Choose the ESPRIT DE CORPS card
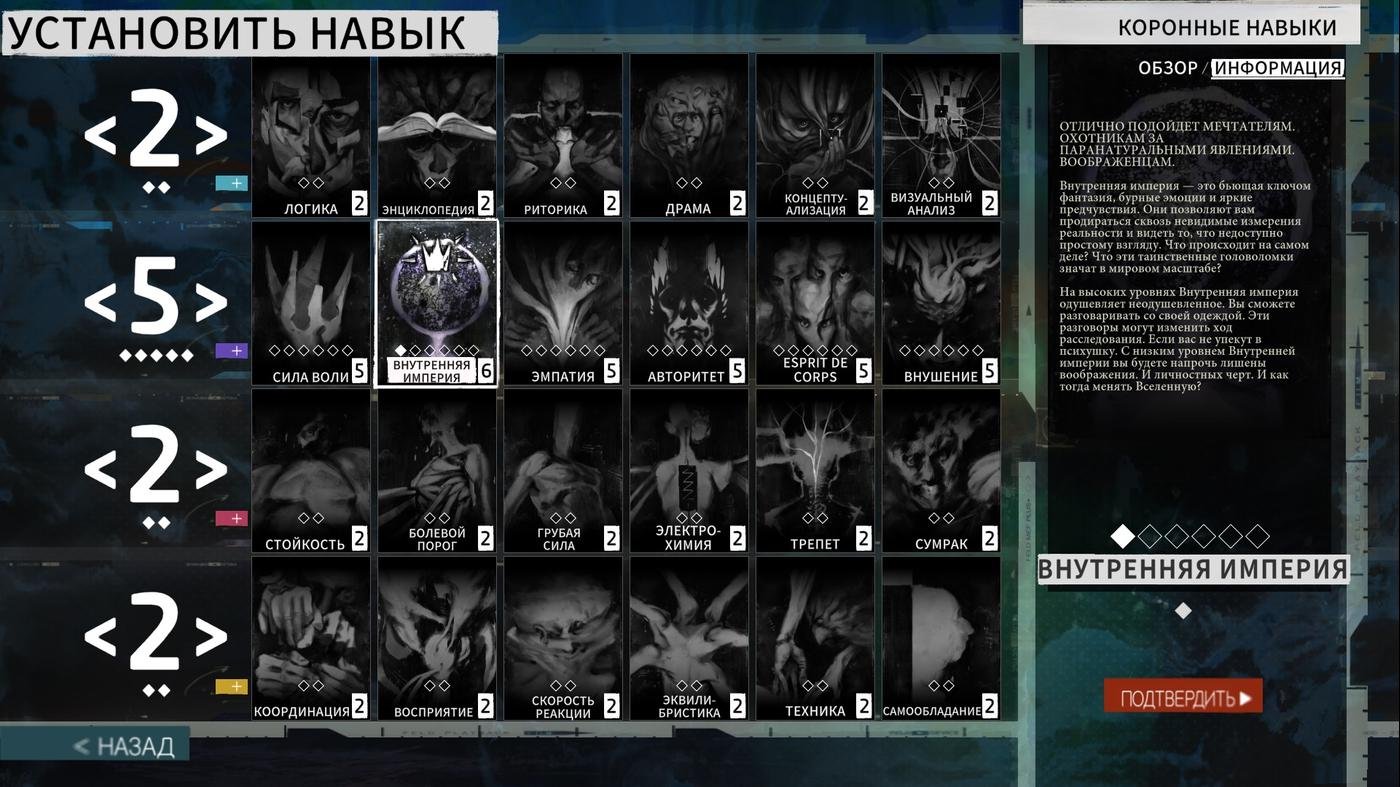Image resolution: width=1400 pixels, height=787 pixels. (814, 303)
